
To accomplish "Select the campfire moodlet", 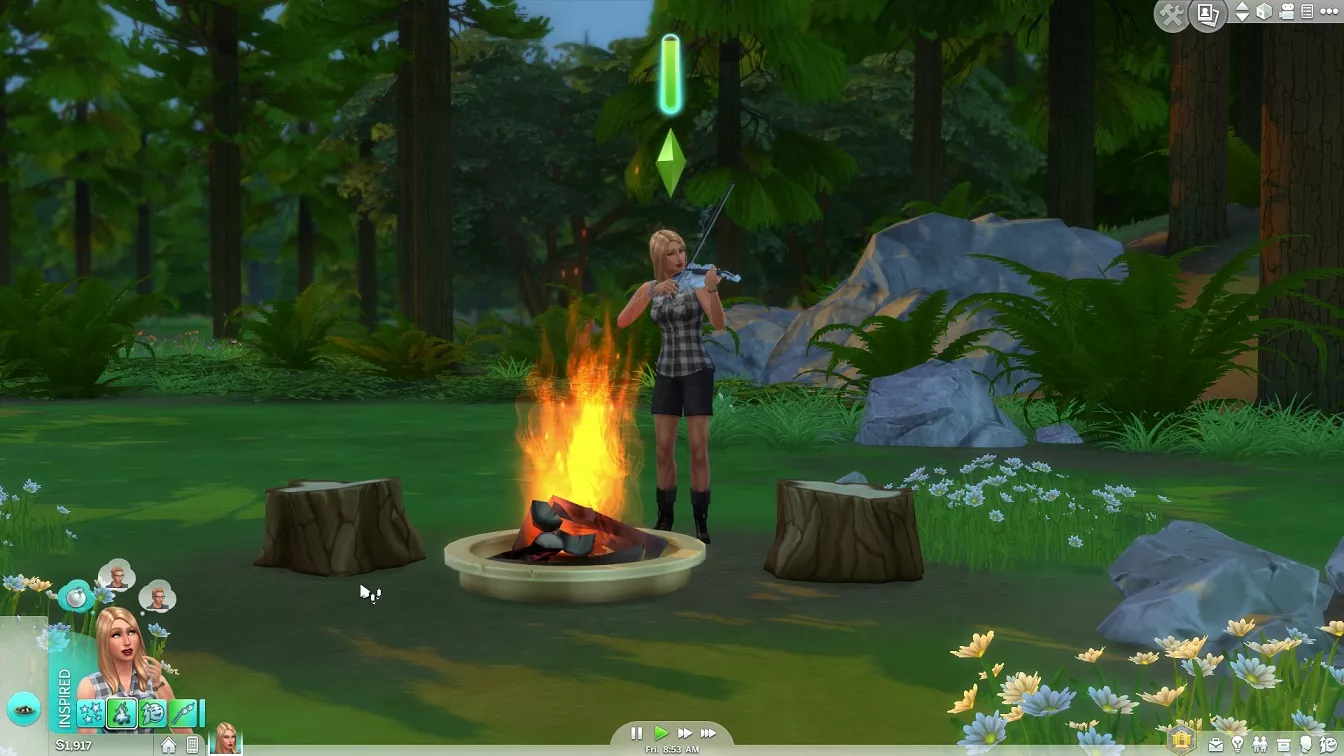I will (x=122, y=712).
